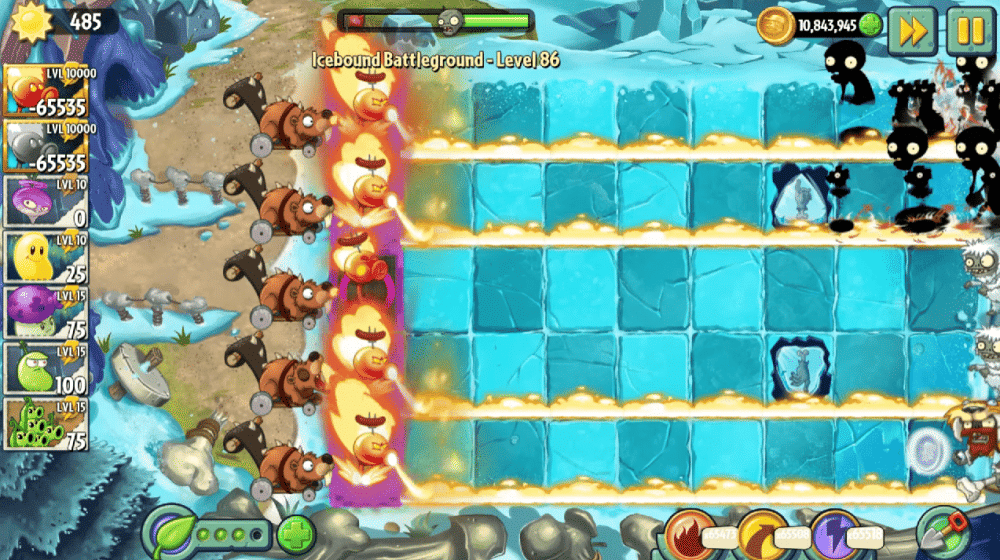Choose the purple turnip seed packet costing 0
1000x560 pixels.
tap(45, 203)
